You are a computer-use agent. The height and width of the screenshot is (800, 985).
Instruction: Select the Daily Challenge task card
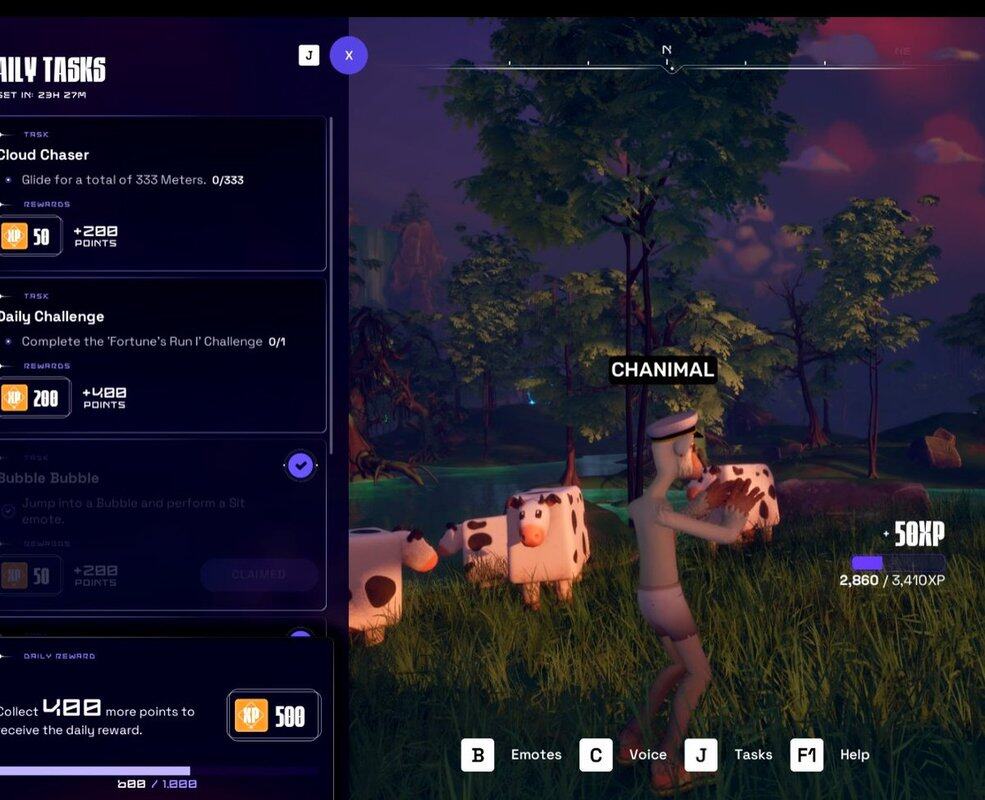(160, 317)
